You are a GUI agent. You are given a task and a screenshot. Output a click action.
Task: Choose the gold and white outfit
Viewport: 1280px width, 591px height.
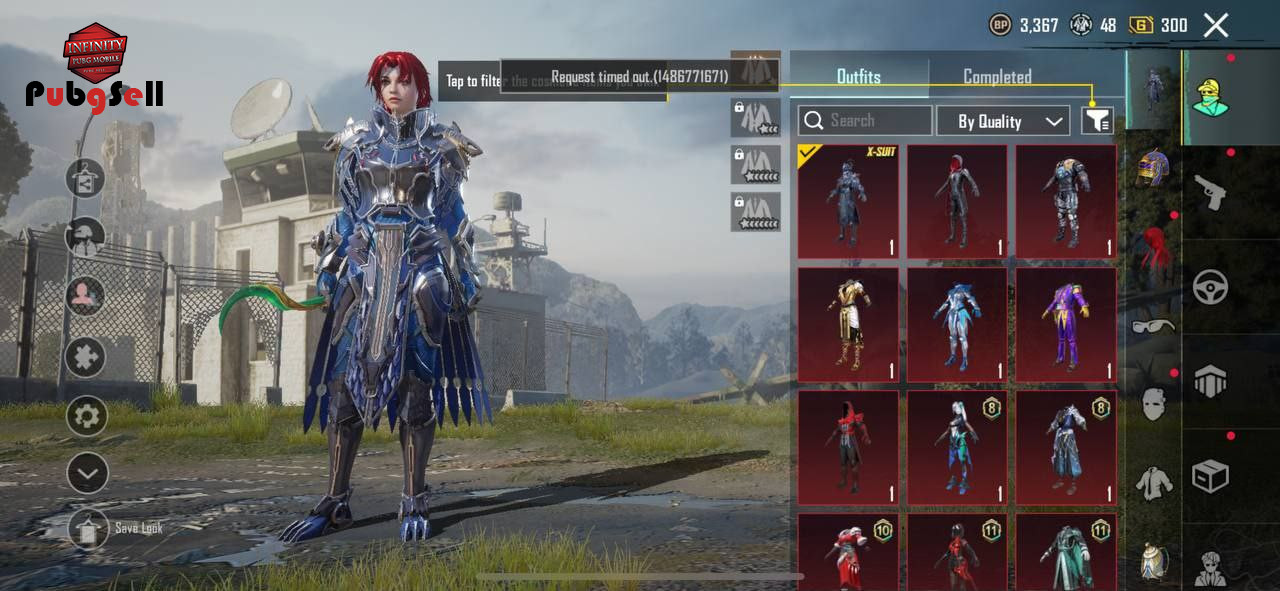[848, 324]
